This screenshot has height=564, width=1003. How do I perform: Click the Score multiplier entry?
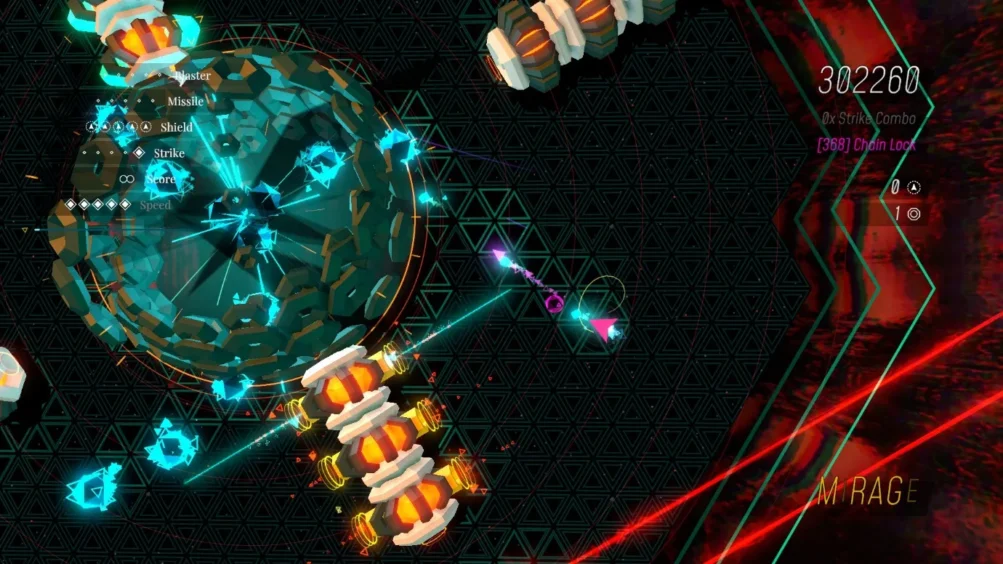click(x=160, y=179)
